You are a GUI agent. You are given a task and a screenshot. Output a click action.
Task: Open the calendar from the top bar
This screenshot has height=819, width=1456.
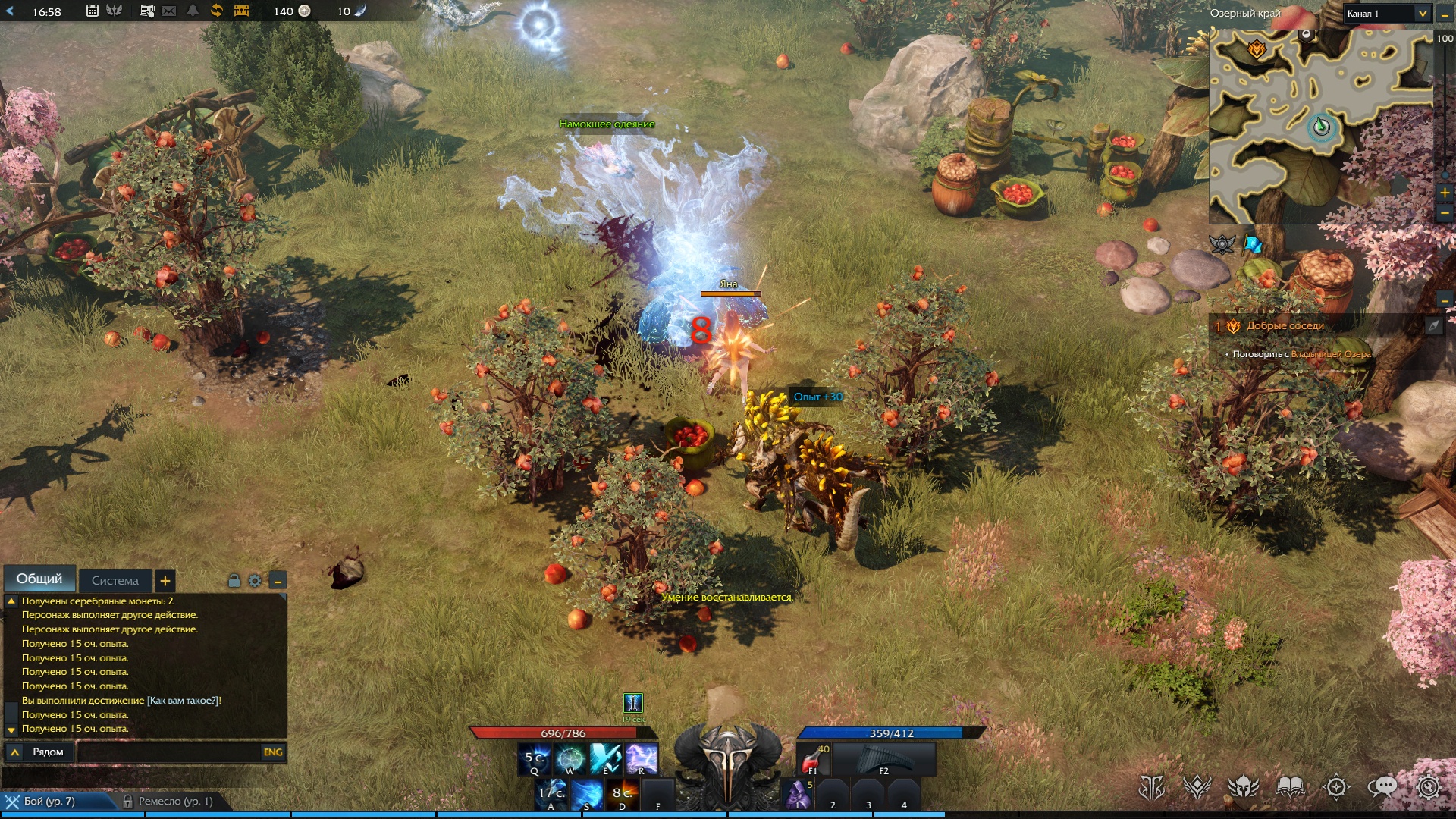(x=92, y=11)
